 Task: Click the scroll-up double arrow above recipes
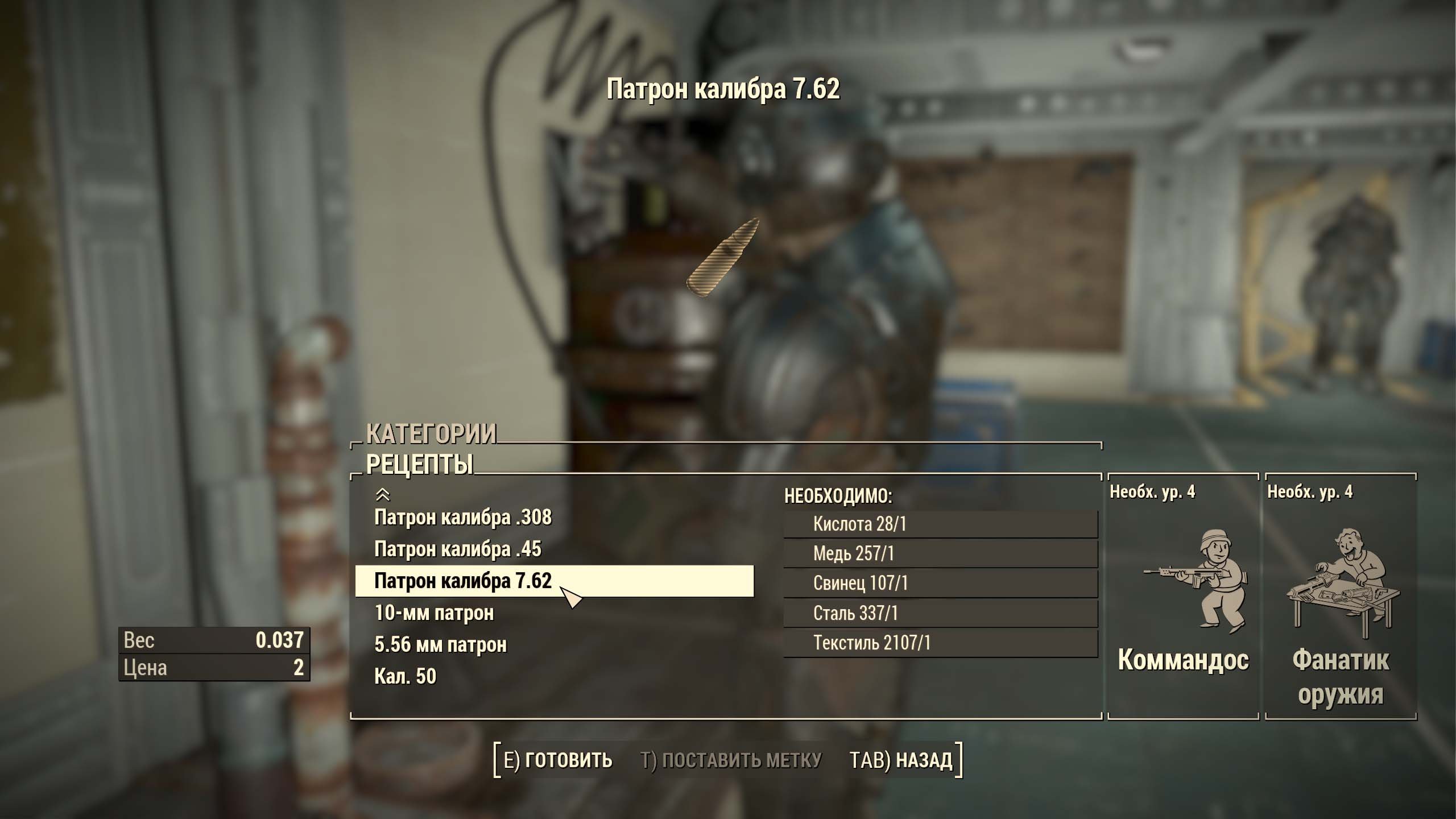(383, 494)
